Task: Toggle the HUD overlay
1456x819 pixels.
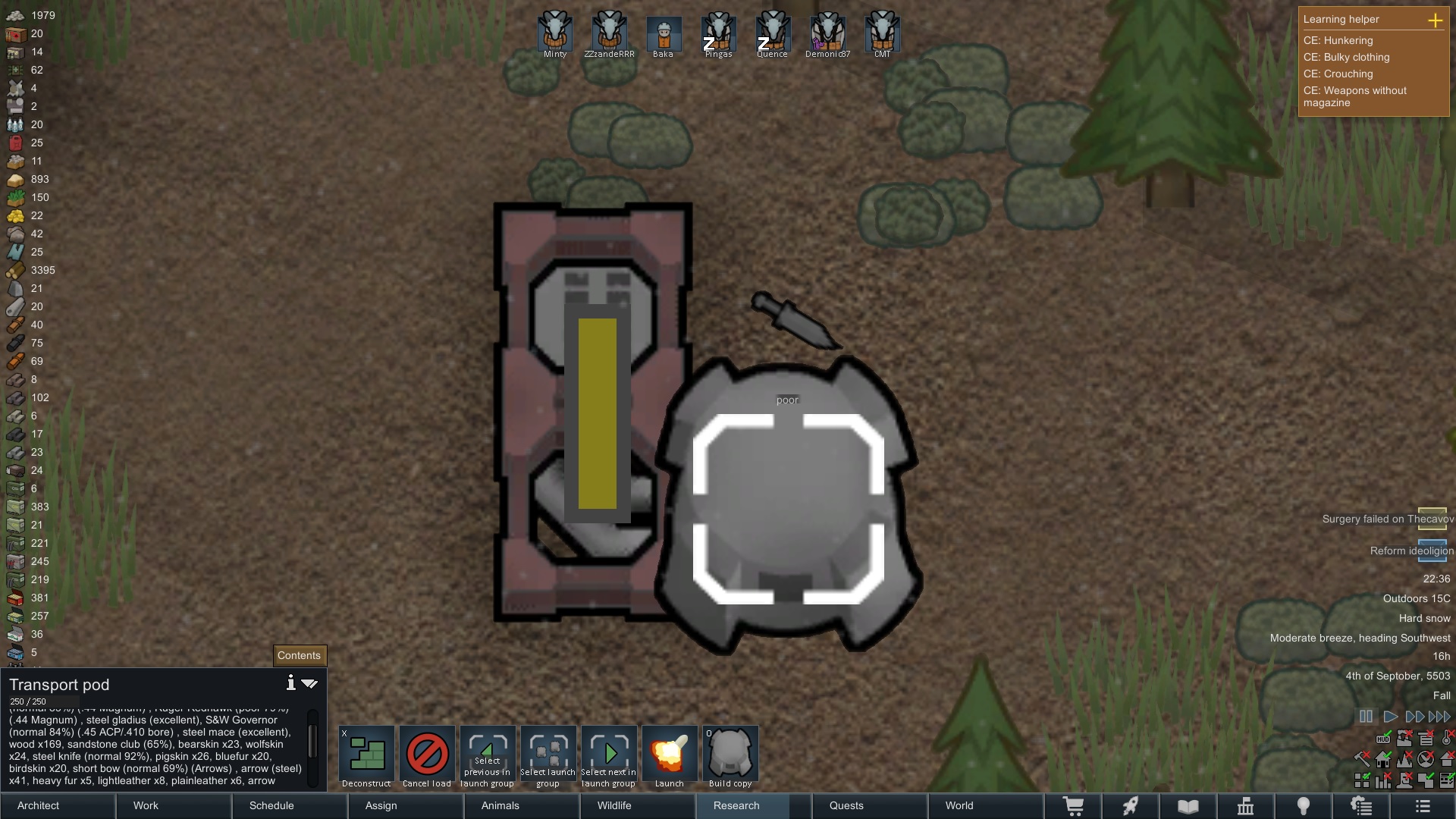Action: (x=1383, y=739)
